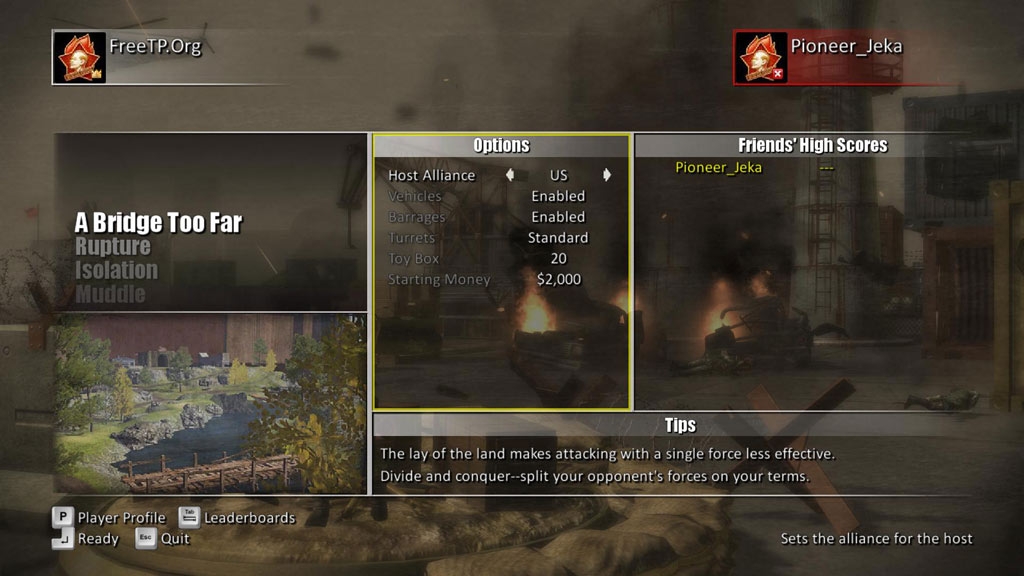This screenshot has height=576, width=1024.
Task: Select the Toy Box option row
Action: (x=500, y=259)
